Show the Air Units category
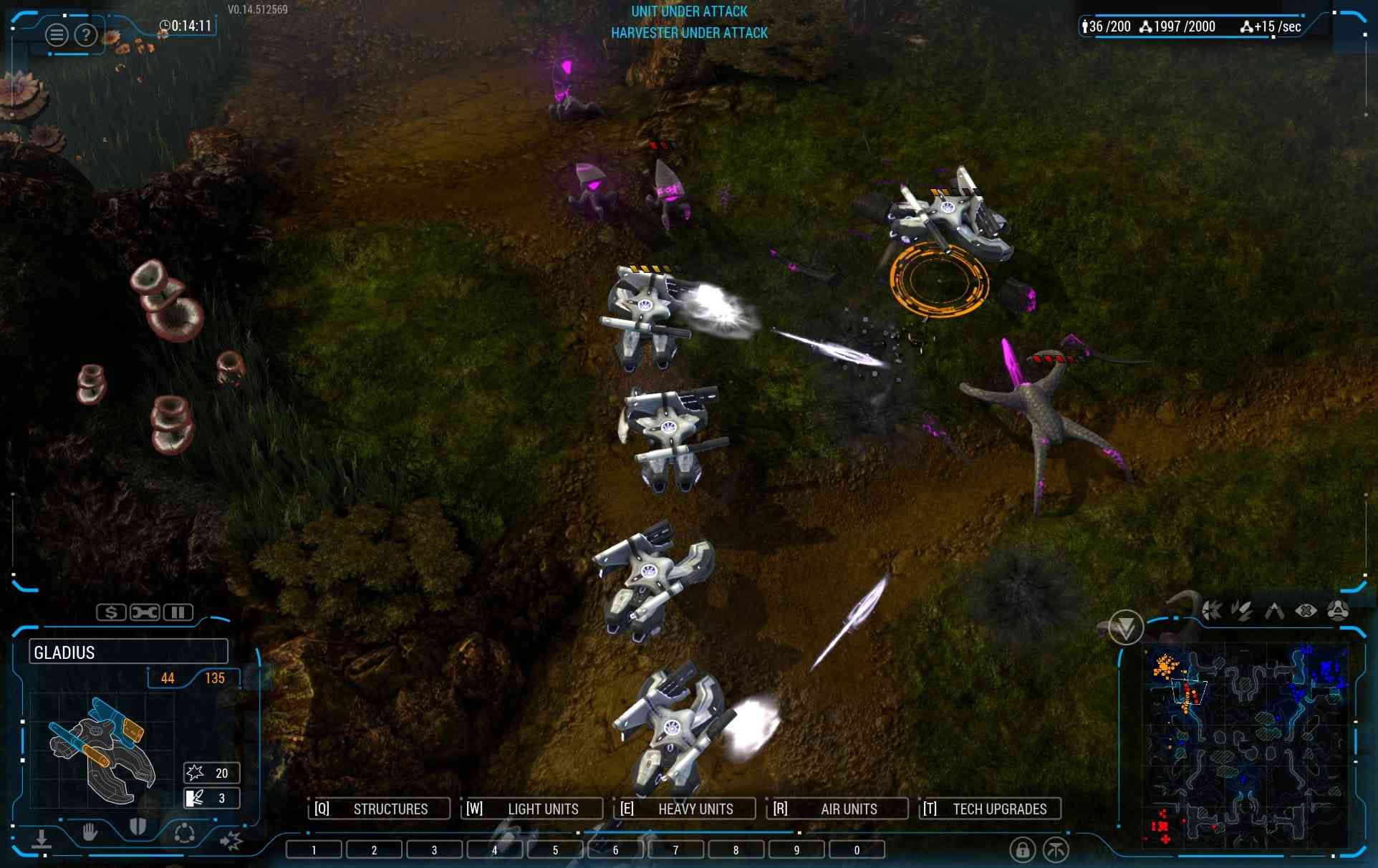The width and height of the screenshot is (1378, 868). (837, 809)
